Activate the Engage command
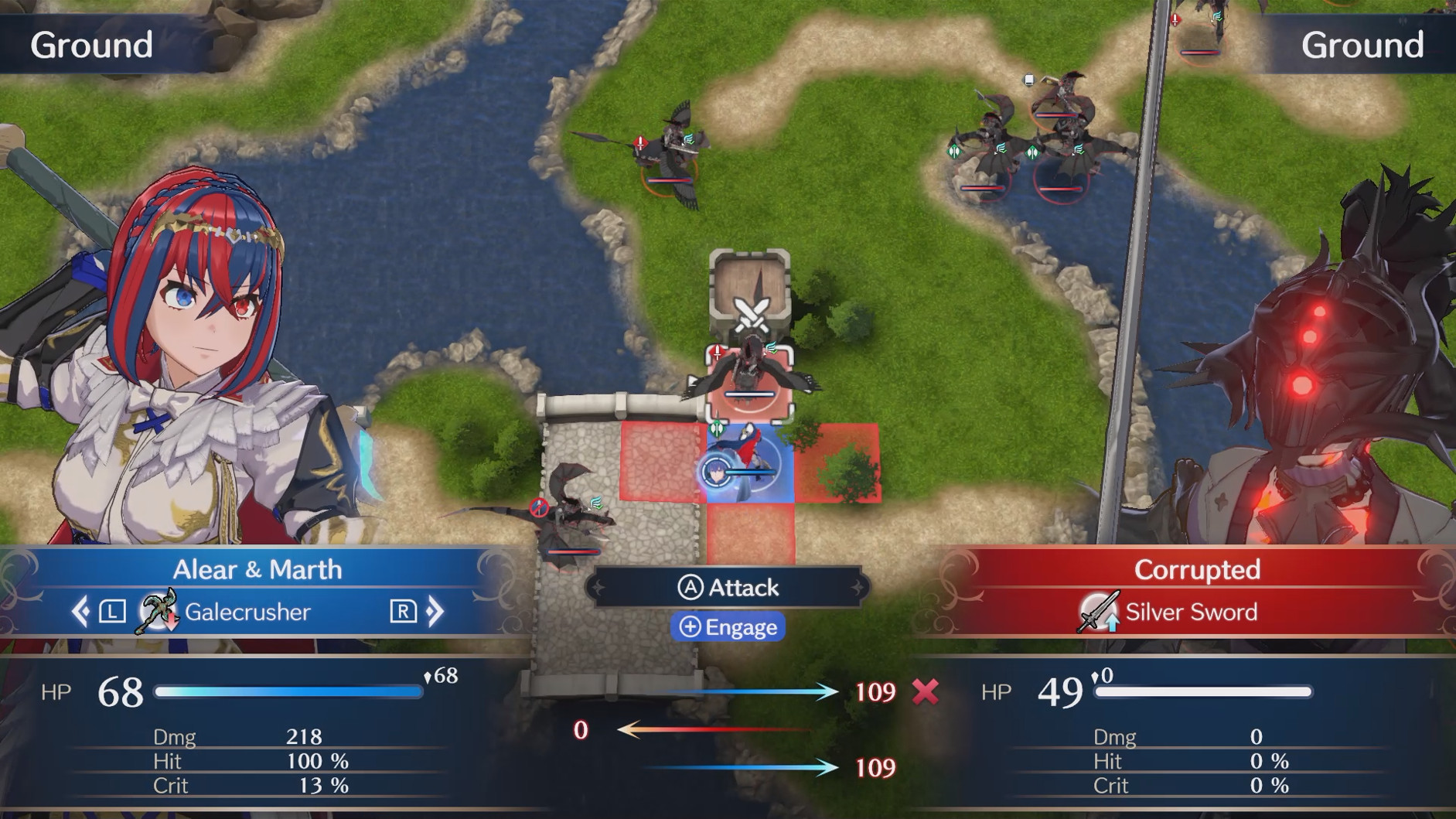The width and height of the screenshot is (1456, 819). [728, 627]
